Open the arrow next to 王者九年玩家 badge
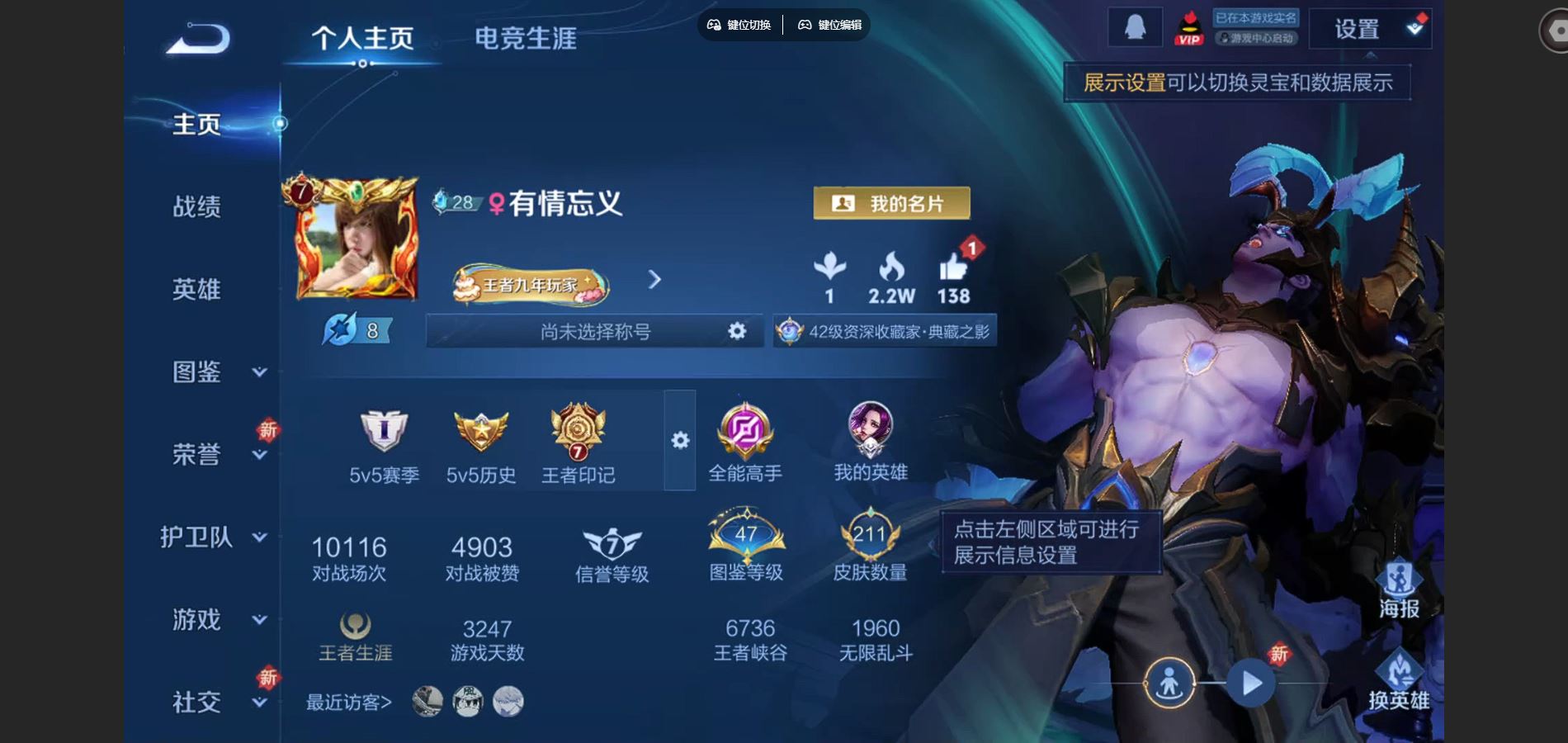The image size is (1568, 743). (x=654, y=281)
